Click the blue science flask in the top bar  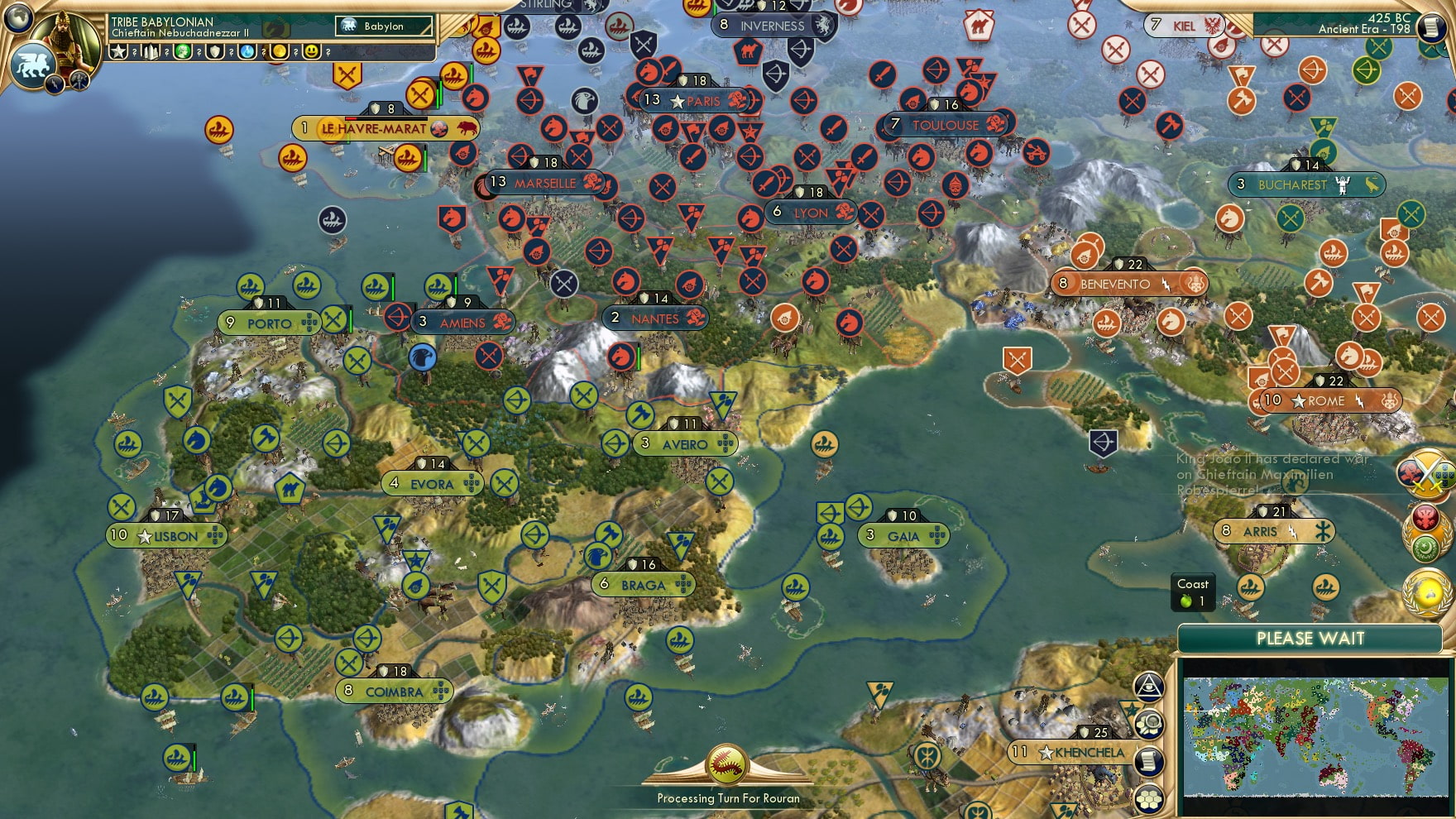pyautogui.click(x=247, y=51)
